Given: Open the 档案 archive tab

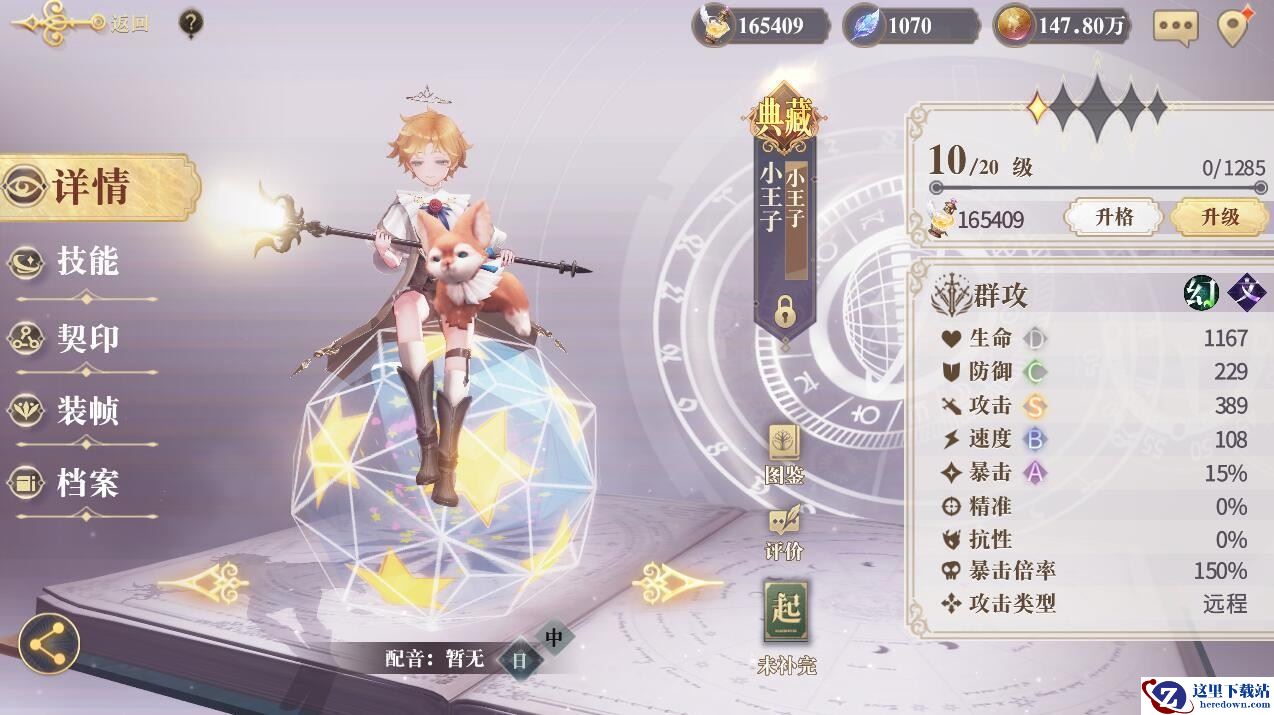Looking at the screenshot, I should pyautogui.click(x=85, y=484).
